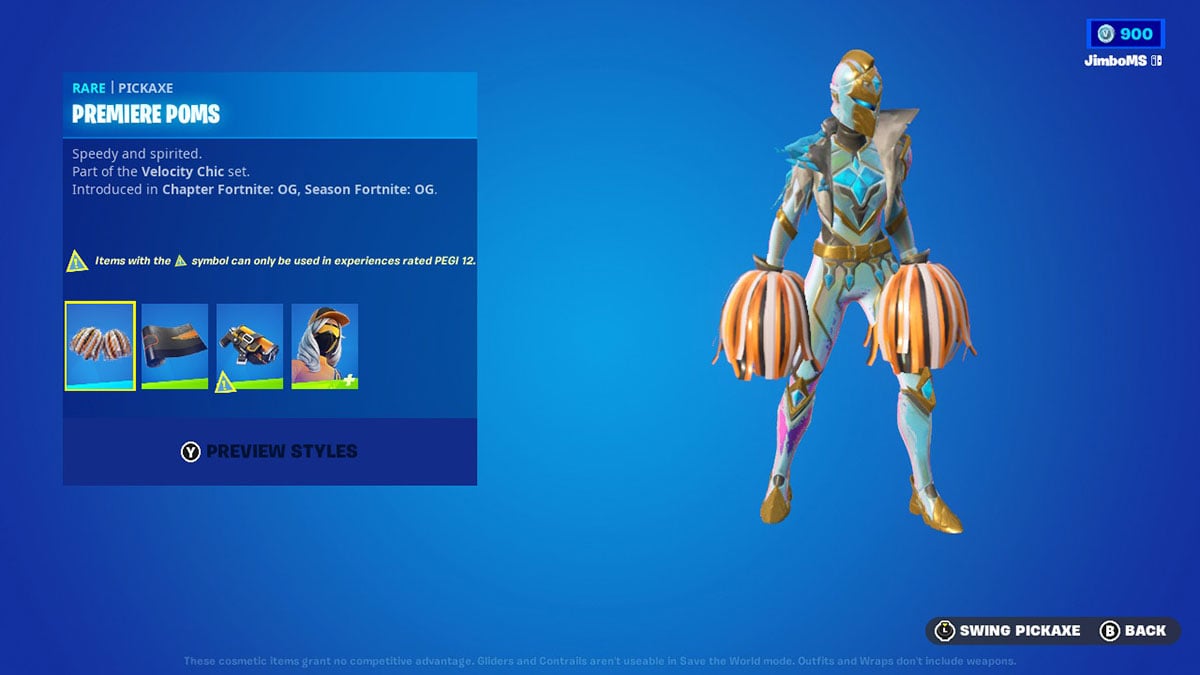Screen dimensions: 1200x675
Task: Open Preview Styles
Action: click(269, 452)
